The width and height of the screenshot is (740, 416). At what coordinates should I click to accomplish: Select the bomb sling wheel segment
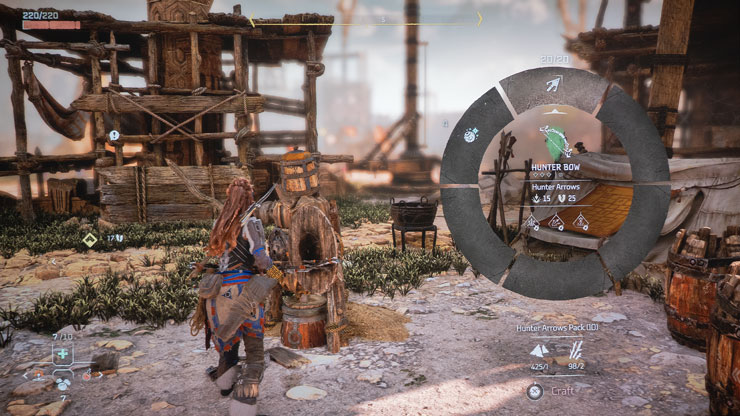[x=471, y=134]
